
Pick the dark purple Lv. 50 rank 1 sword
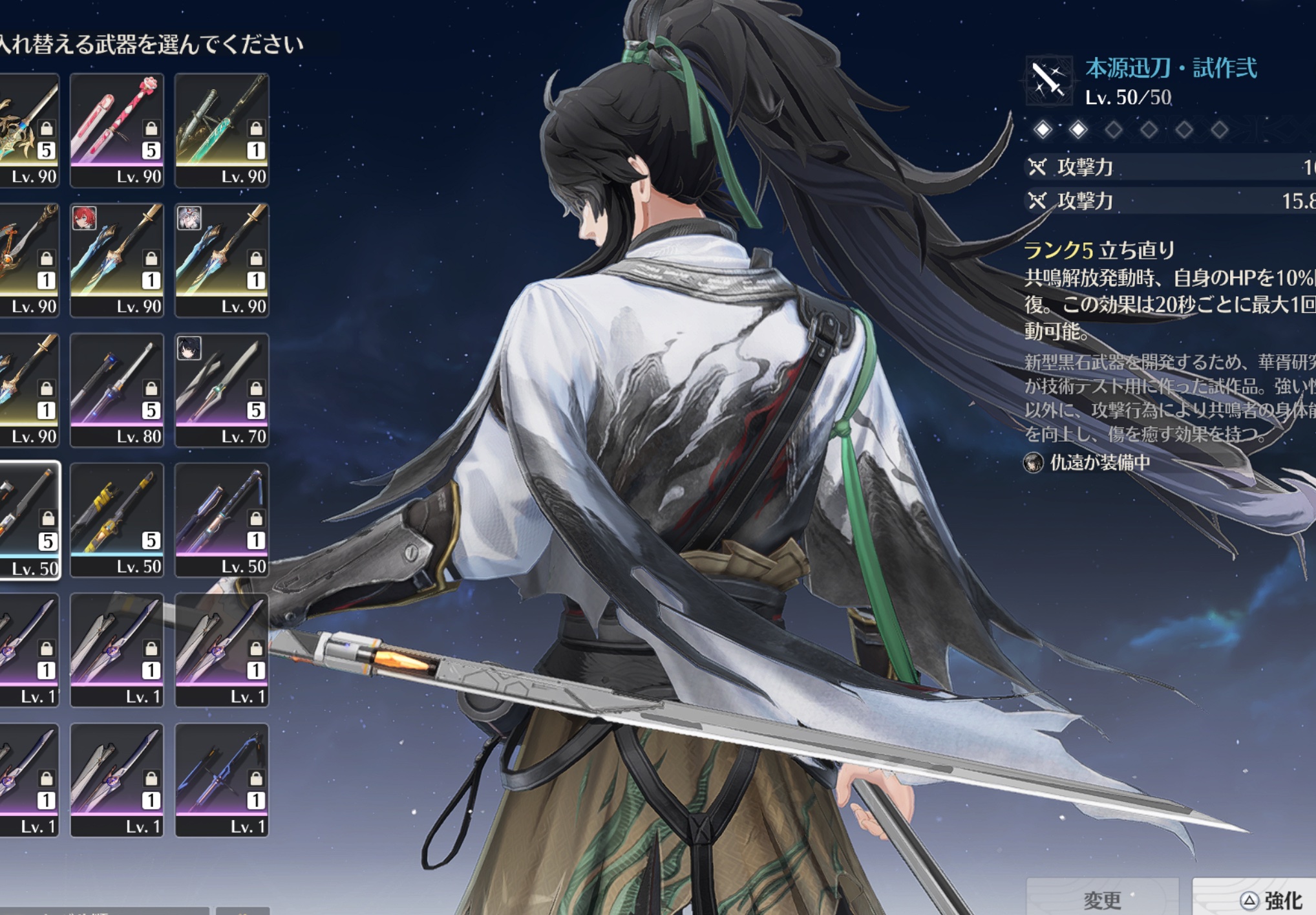tap(222, 520)
